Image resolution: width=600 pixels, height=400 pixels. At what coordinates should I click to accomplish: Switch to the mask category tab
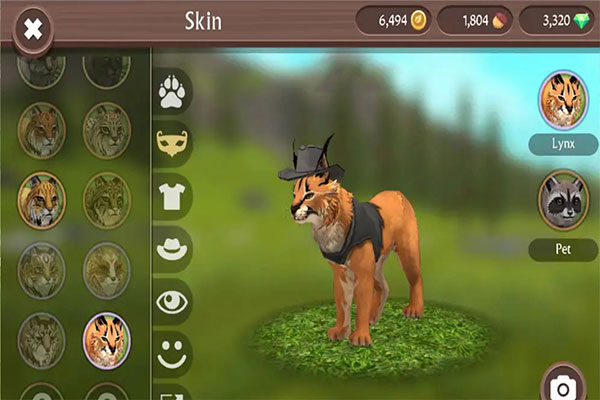coord(174,145)
